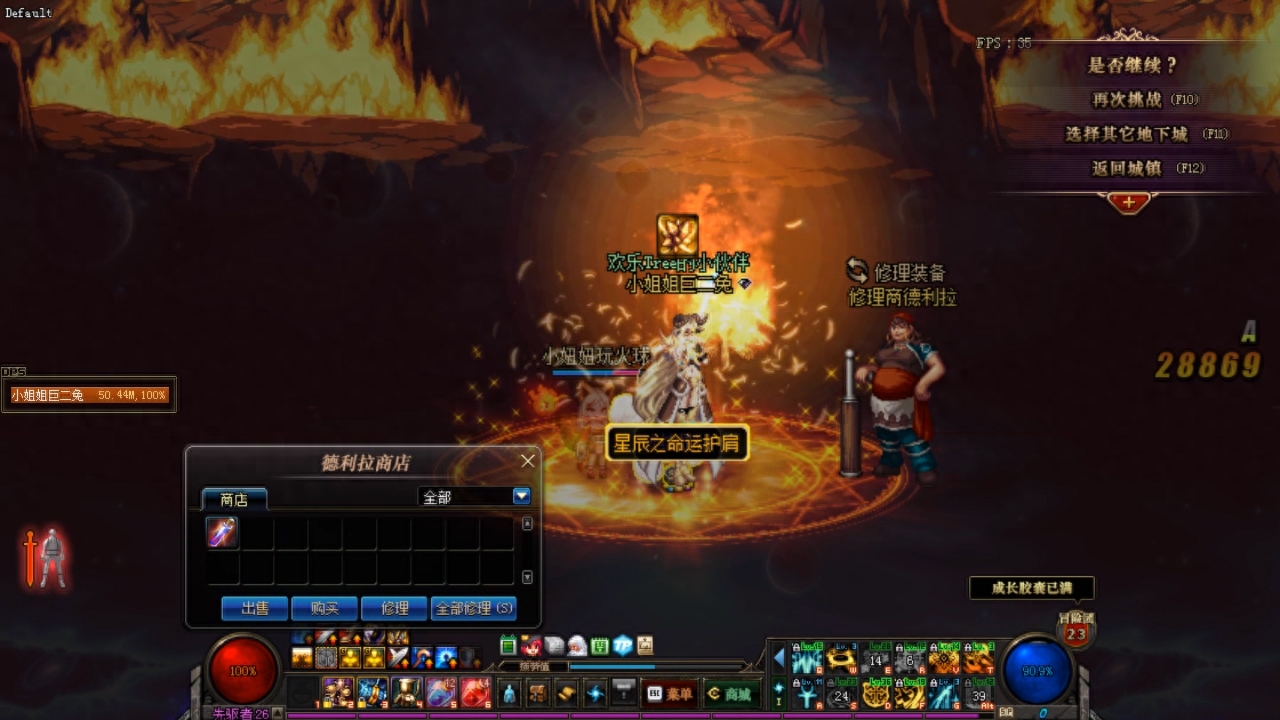The width and height of the screenshot is (1280, 720).
Task: Switch to the 商店 tab
Action: click(x=234, y=499)
